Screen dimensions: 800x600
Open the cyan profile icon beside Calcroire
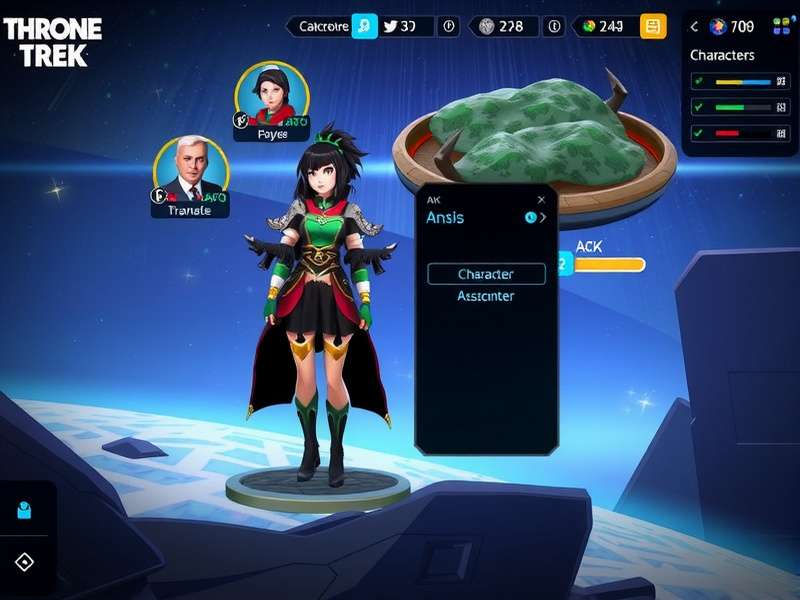click(x=365, y=27)
